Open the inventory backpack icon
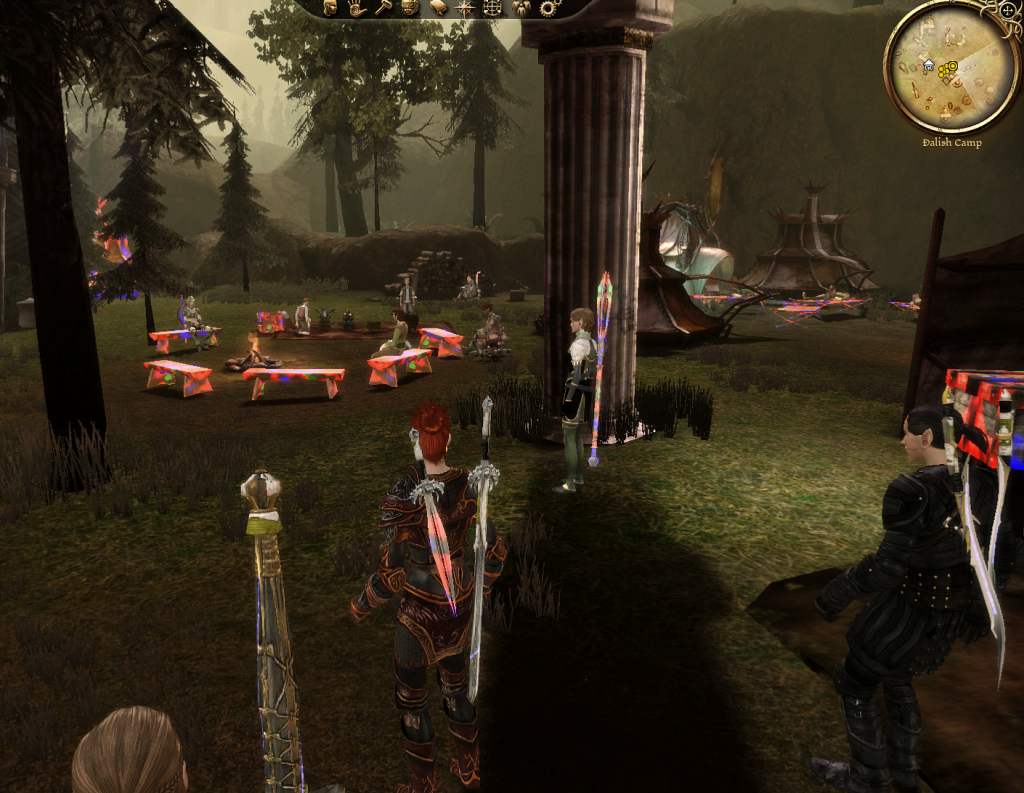The height and width of the screenshot is (793, 1024). 410,8
